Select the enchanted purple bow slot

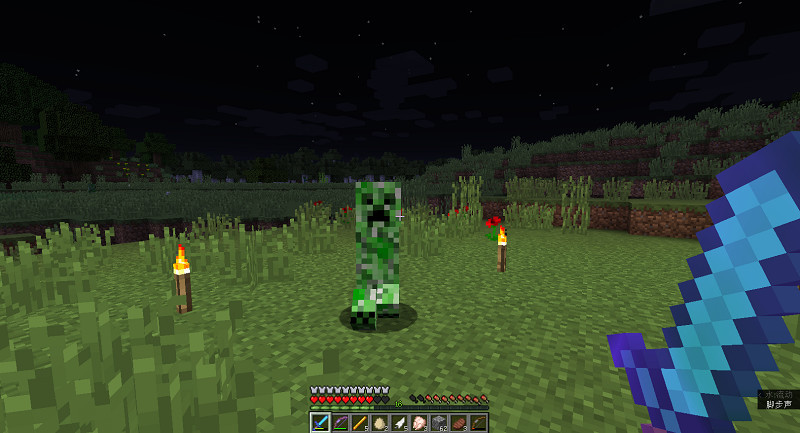[340, 423]
